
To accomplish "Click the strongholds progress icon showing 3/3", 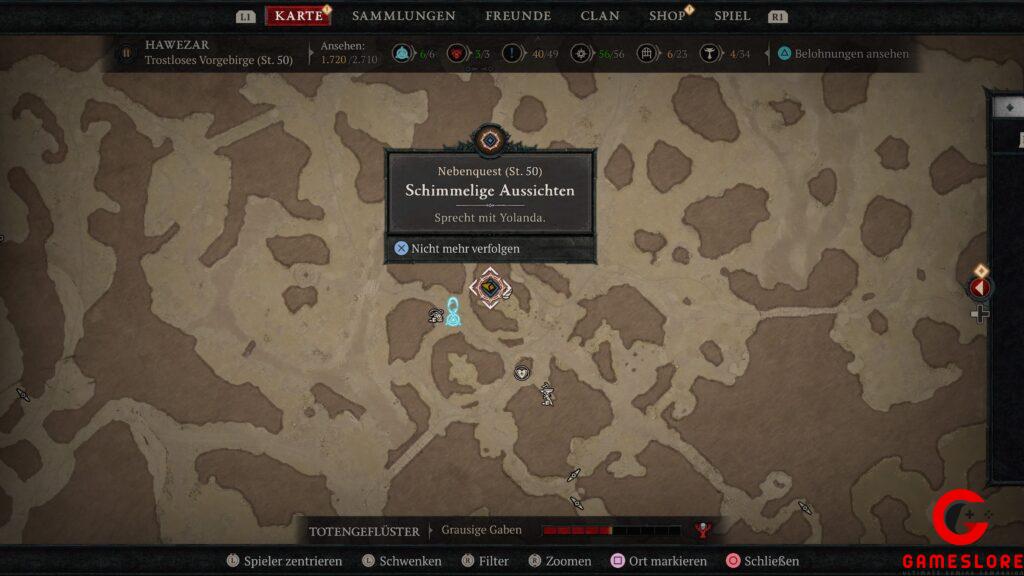I will [461, 54].
